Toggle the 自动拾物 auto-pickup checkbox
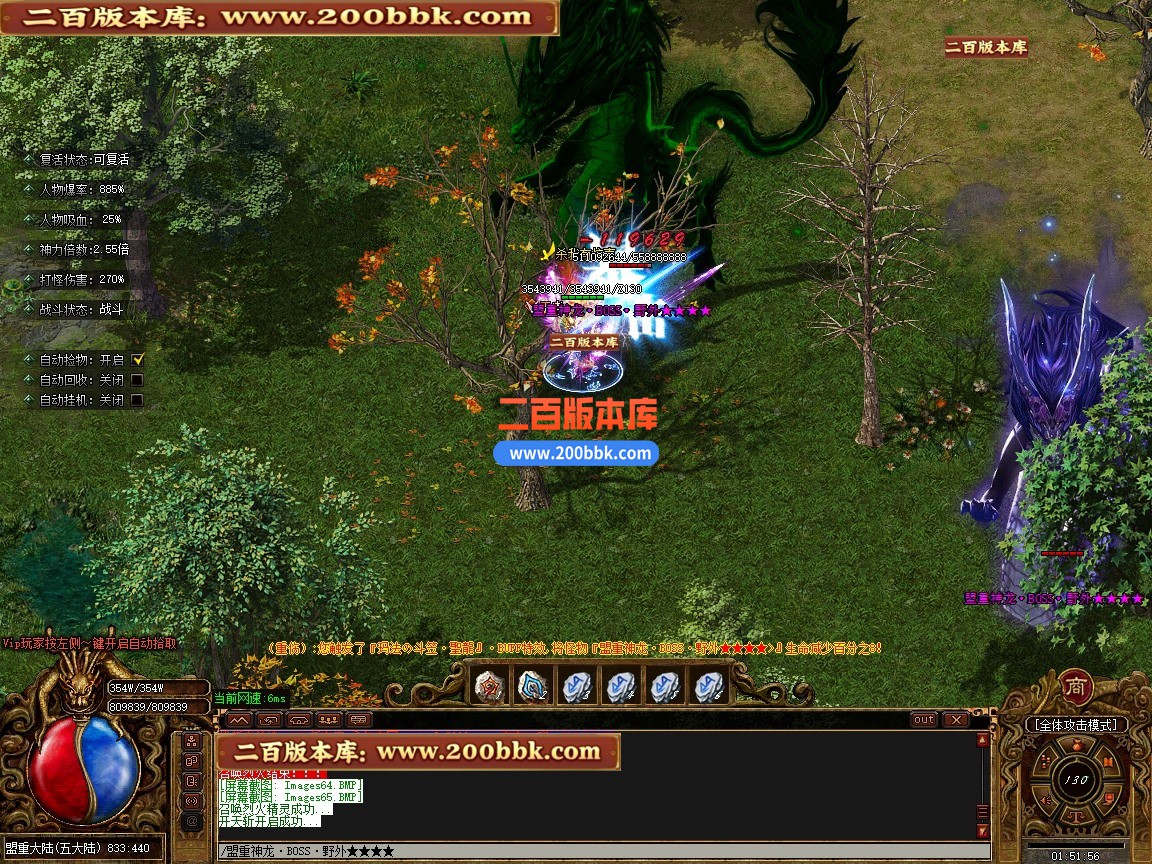This screenshot has width=1152, height=864. coord(138,359)
